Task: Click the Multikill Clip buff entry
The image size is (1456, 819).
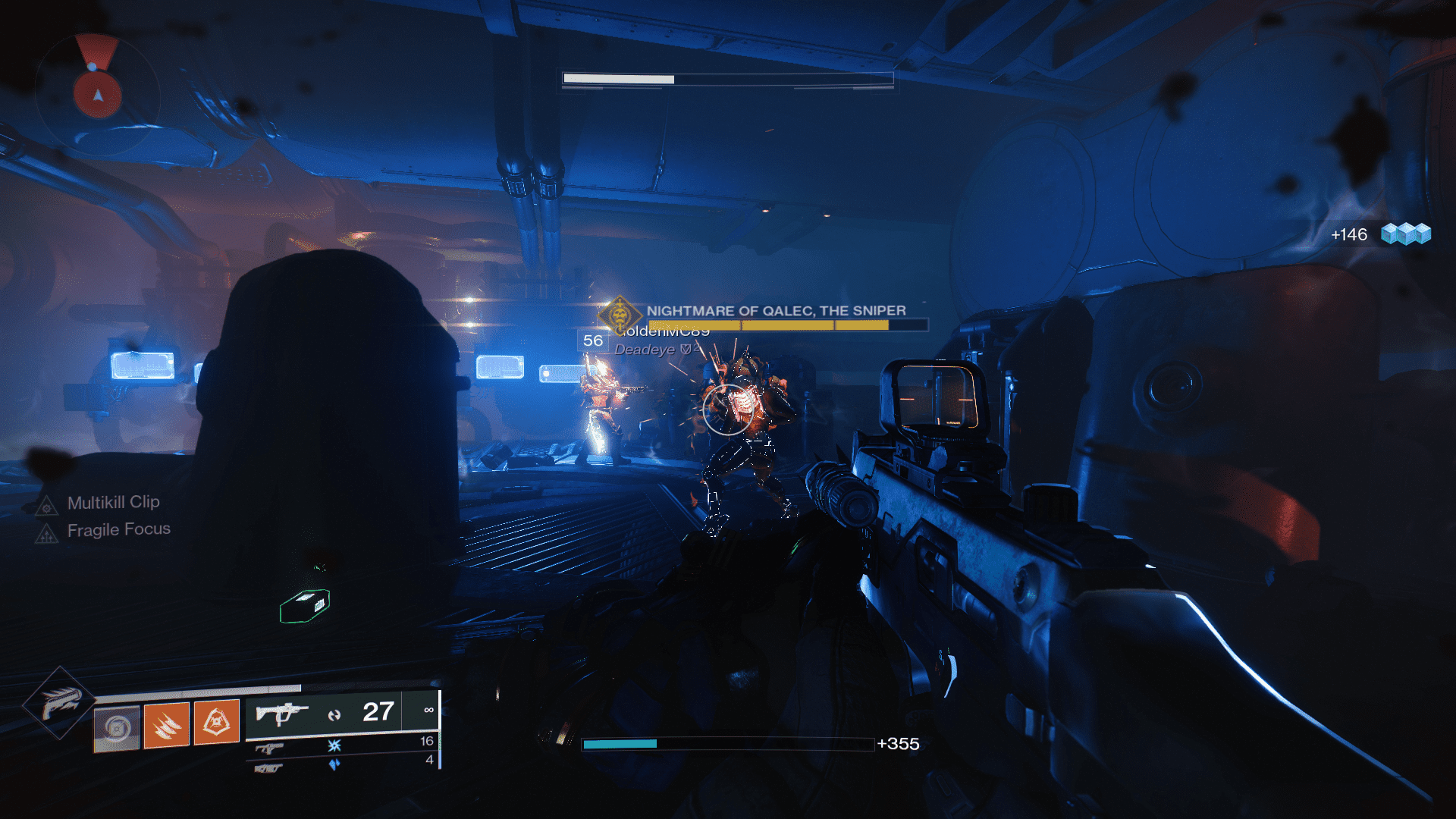Action: click(113, 503)
